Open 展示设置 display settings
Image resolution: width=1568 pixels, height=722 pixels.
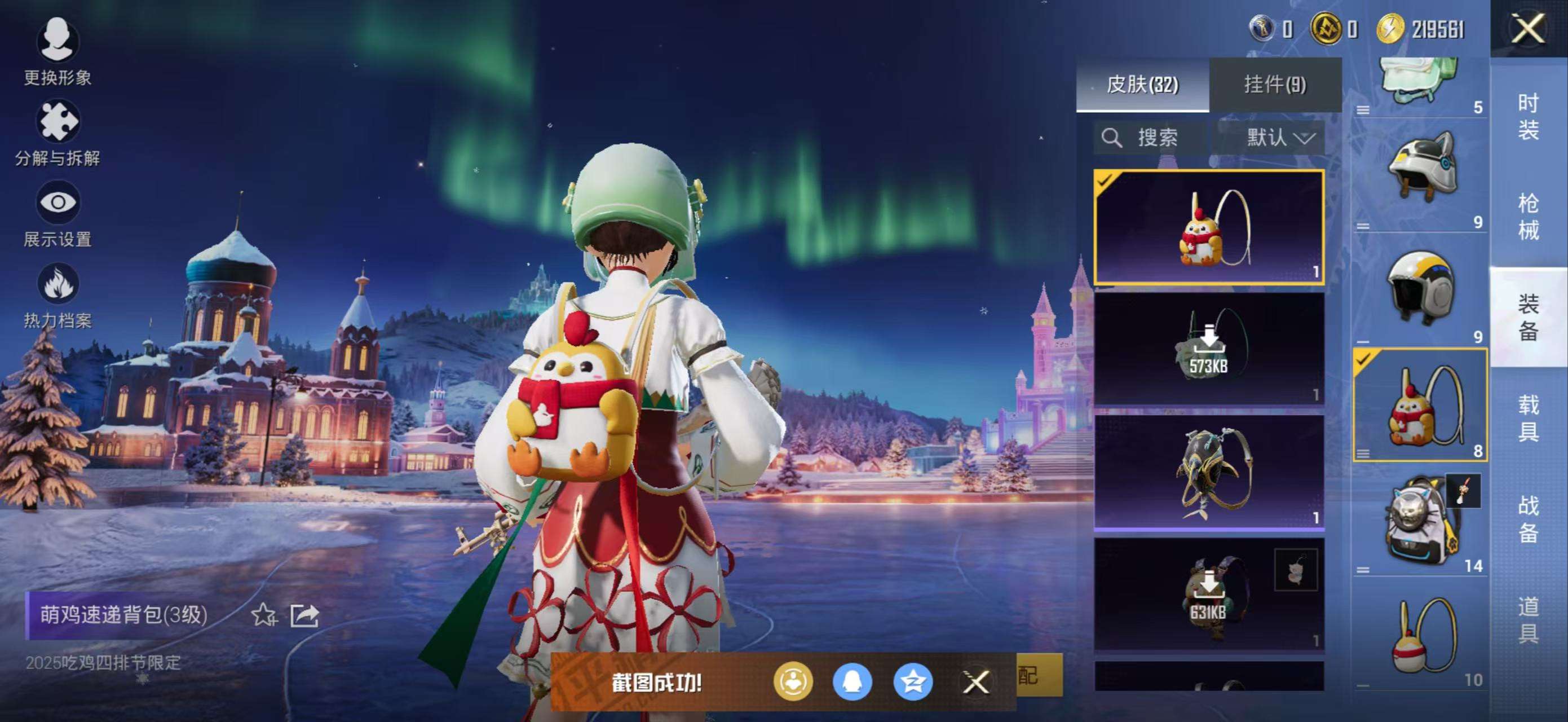[57, 213]
